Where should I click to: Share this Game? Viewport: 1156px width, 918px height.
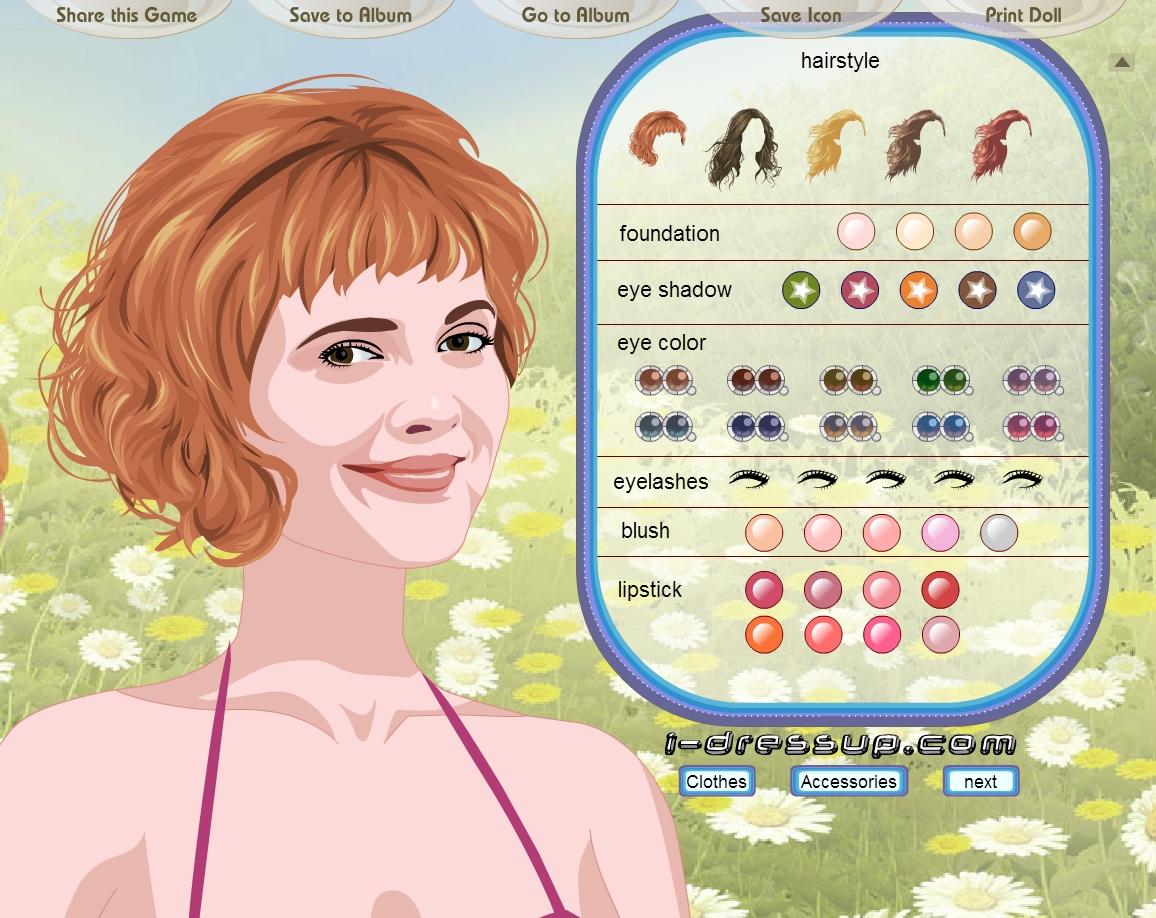[126, 15]
